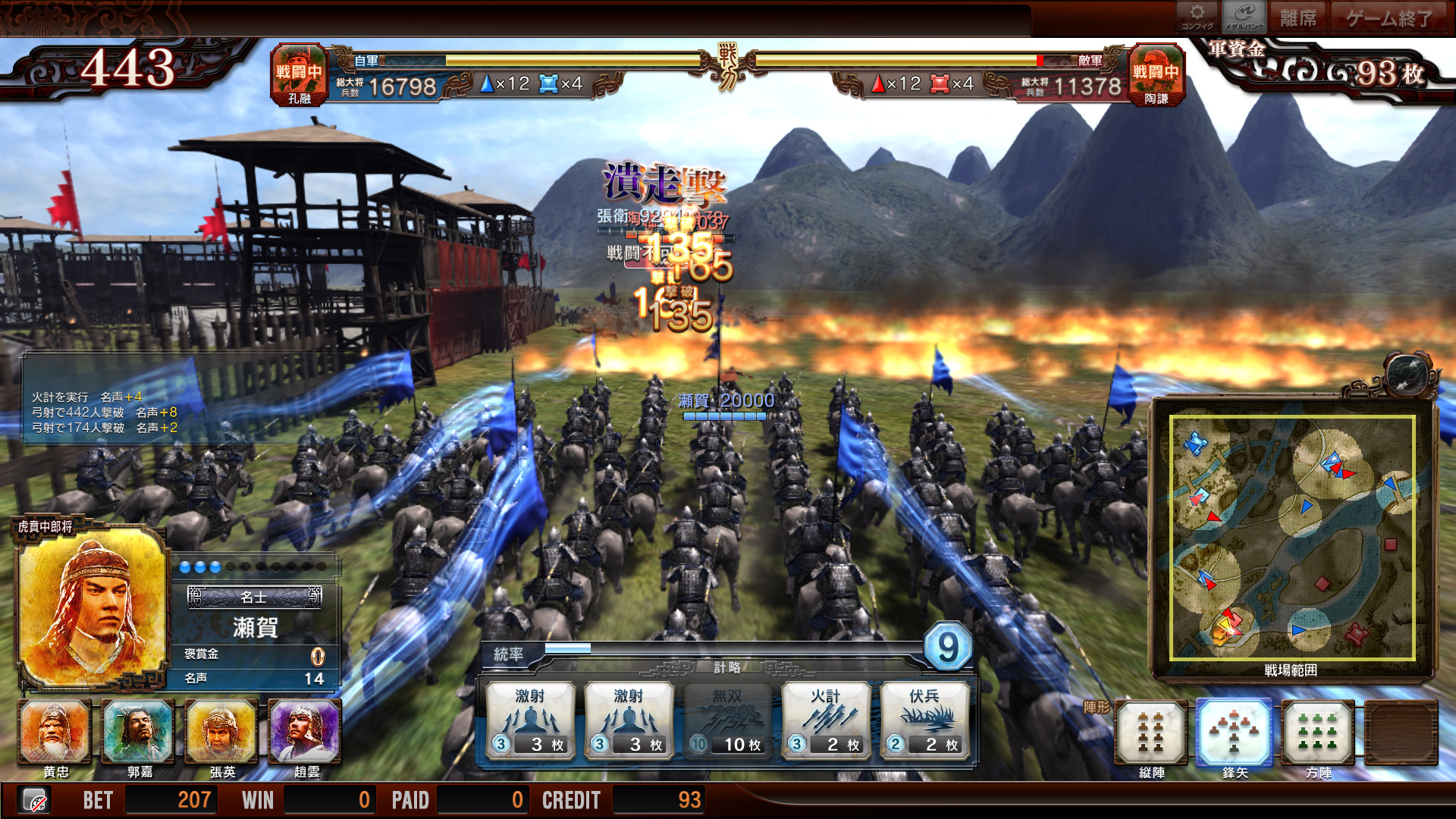Viewport: 1456px width, 819px height.
Task: Open the コンフィグ gear settings button
Action: coord(1197,16)
